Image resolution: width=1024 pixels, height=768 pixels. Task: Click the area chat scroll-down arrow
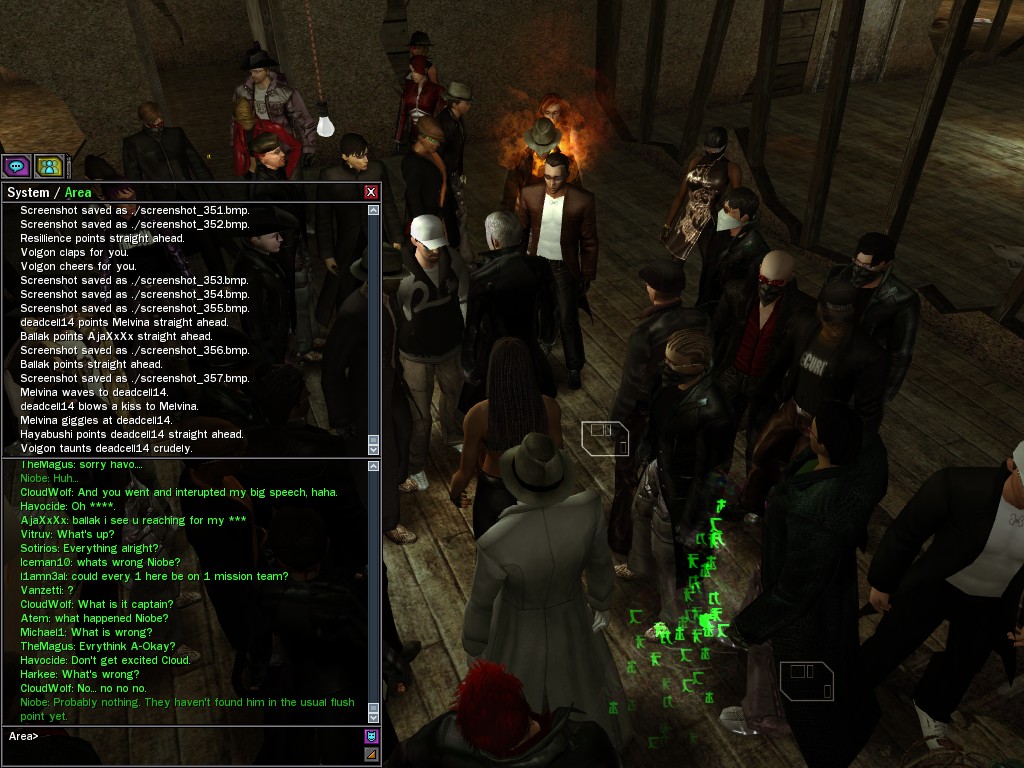click(x=374, y=717)
